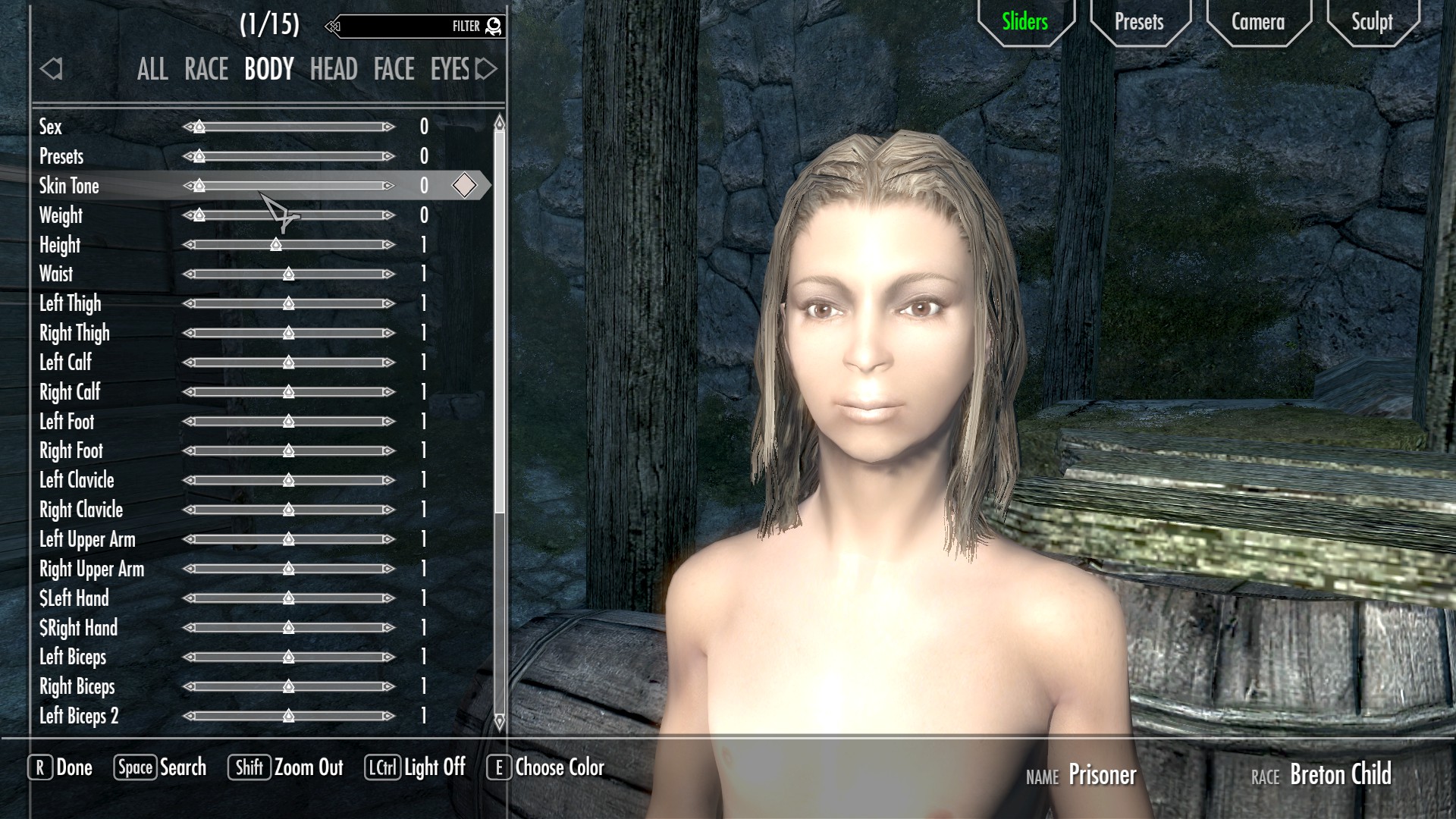Switch to the RACE category

[x=206, y=70]
